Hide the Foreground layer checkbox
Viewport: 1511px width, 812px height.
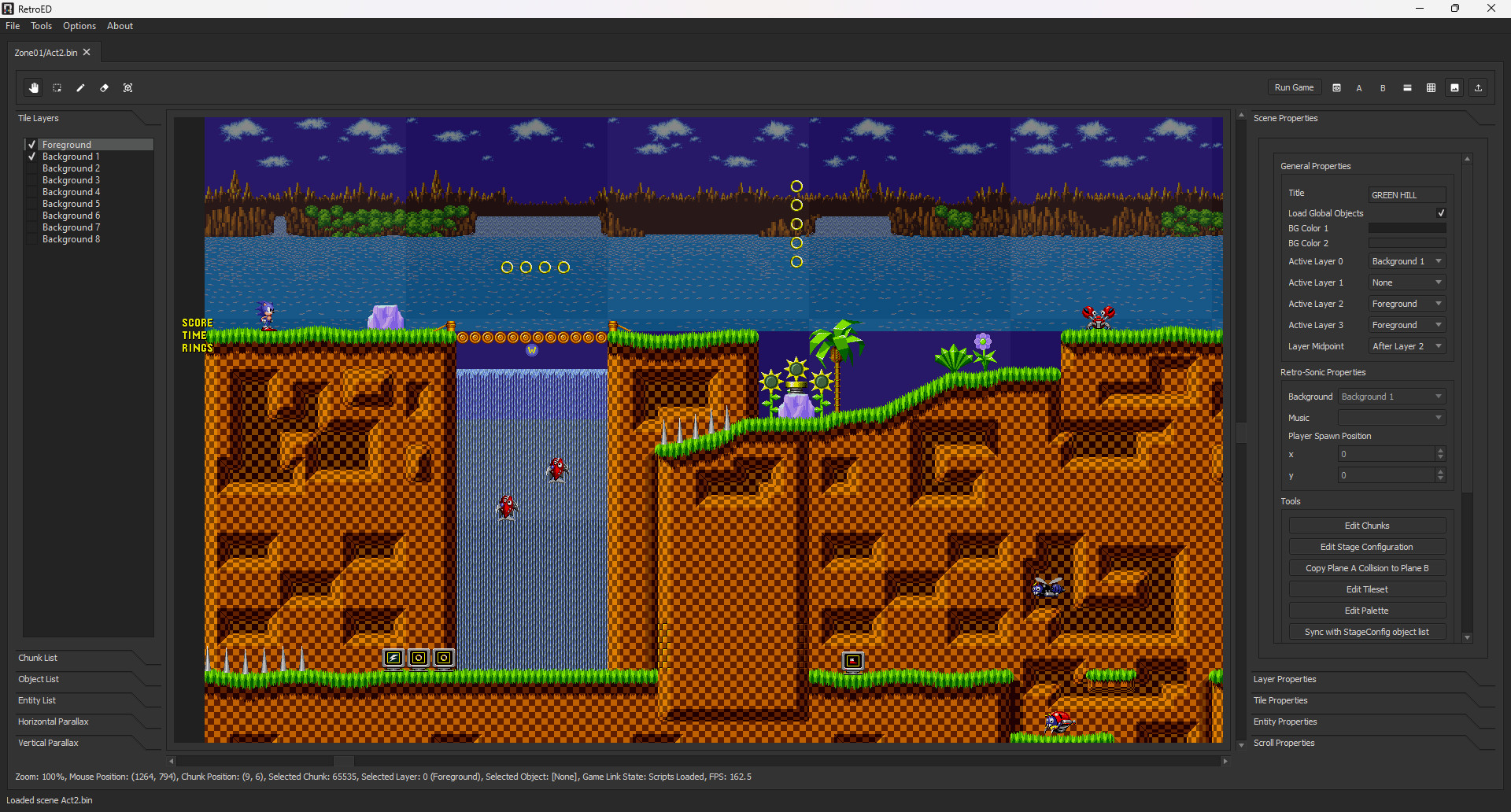pyautogui.click(x=31, y=144)
